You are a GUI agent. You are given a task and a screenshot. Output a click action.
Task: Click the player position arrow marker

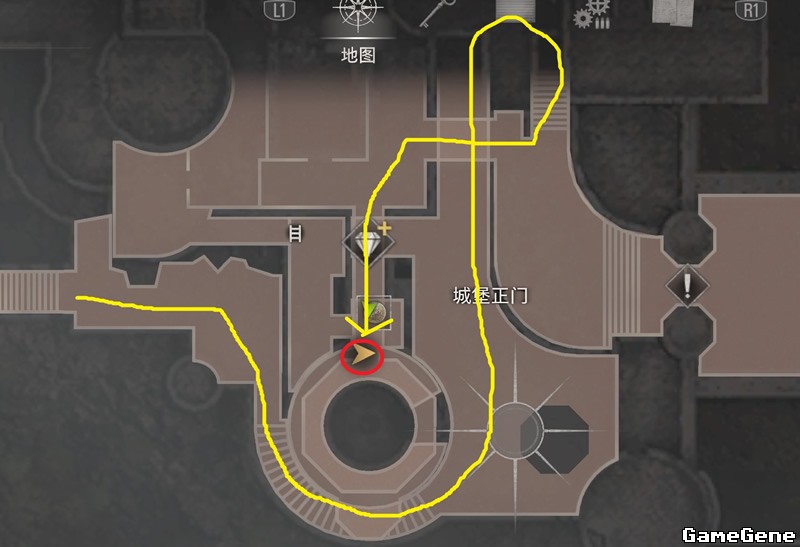362,355
